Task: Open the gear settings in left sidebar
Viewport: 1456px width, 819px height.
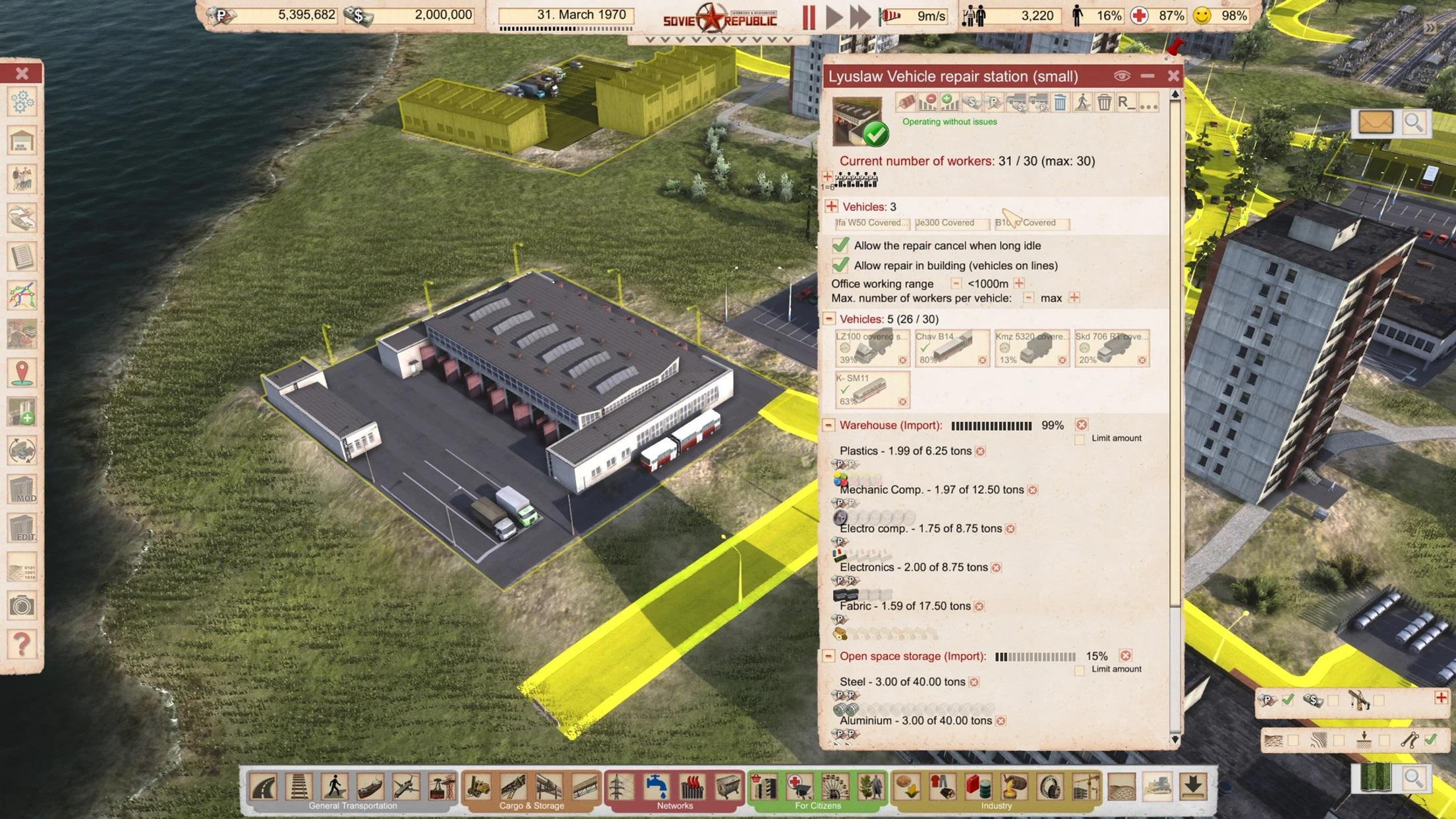Action: coord(22,102)
